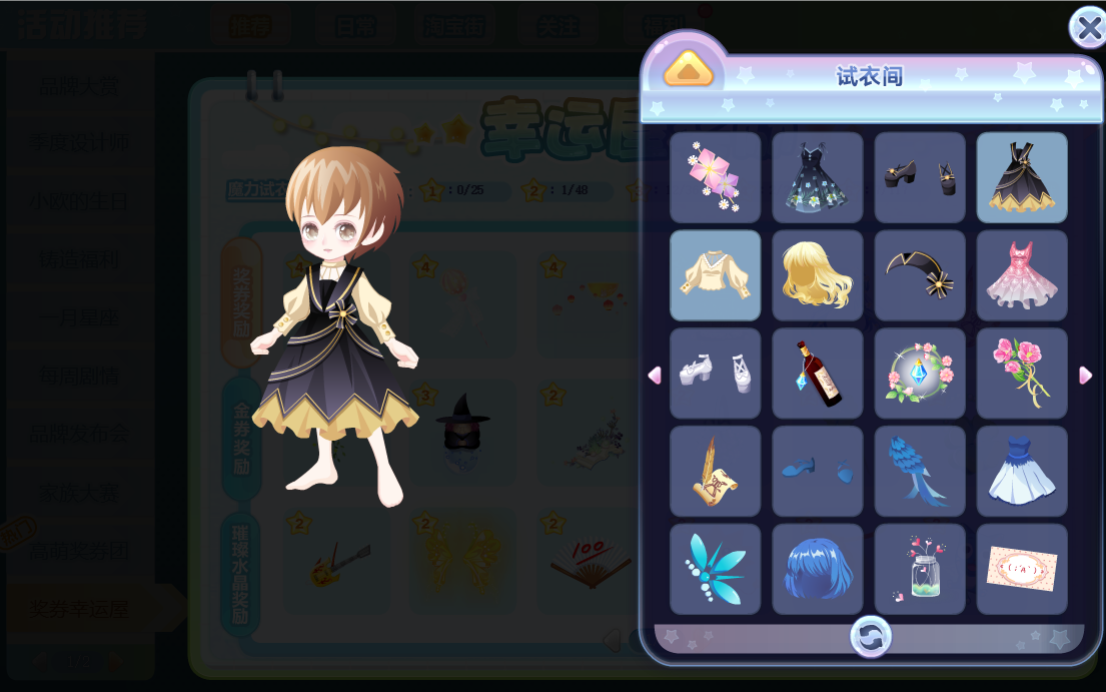Image resolution: width=1106 pixels, height=692 pixels.
Task: Select the black and gold dress slot
Action: point(1022,177)
